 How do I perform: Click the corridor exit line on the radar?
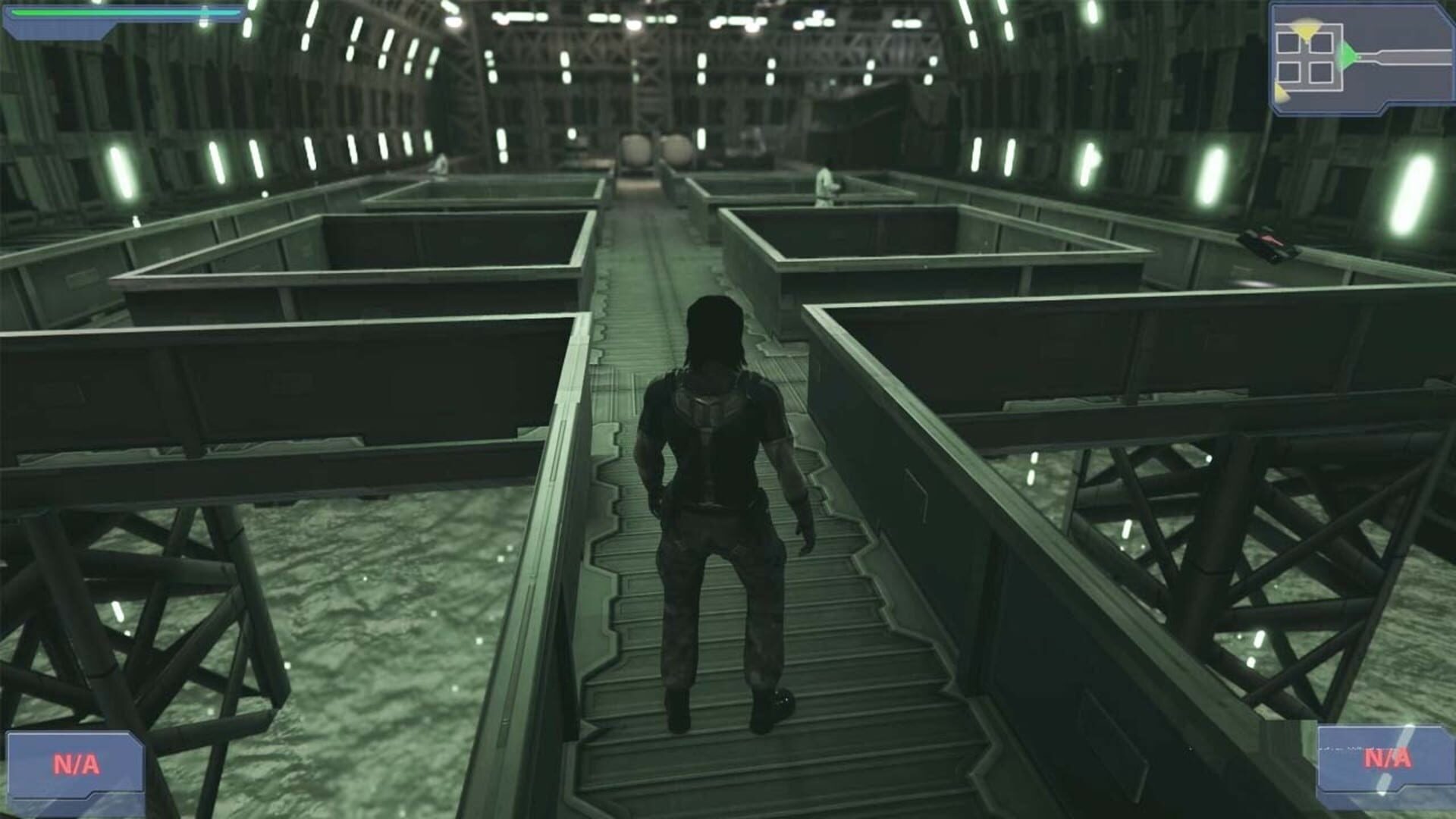[x=1410, y=57]
